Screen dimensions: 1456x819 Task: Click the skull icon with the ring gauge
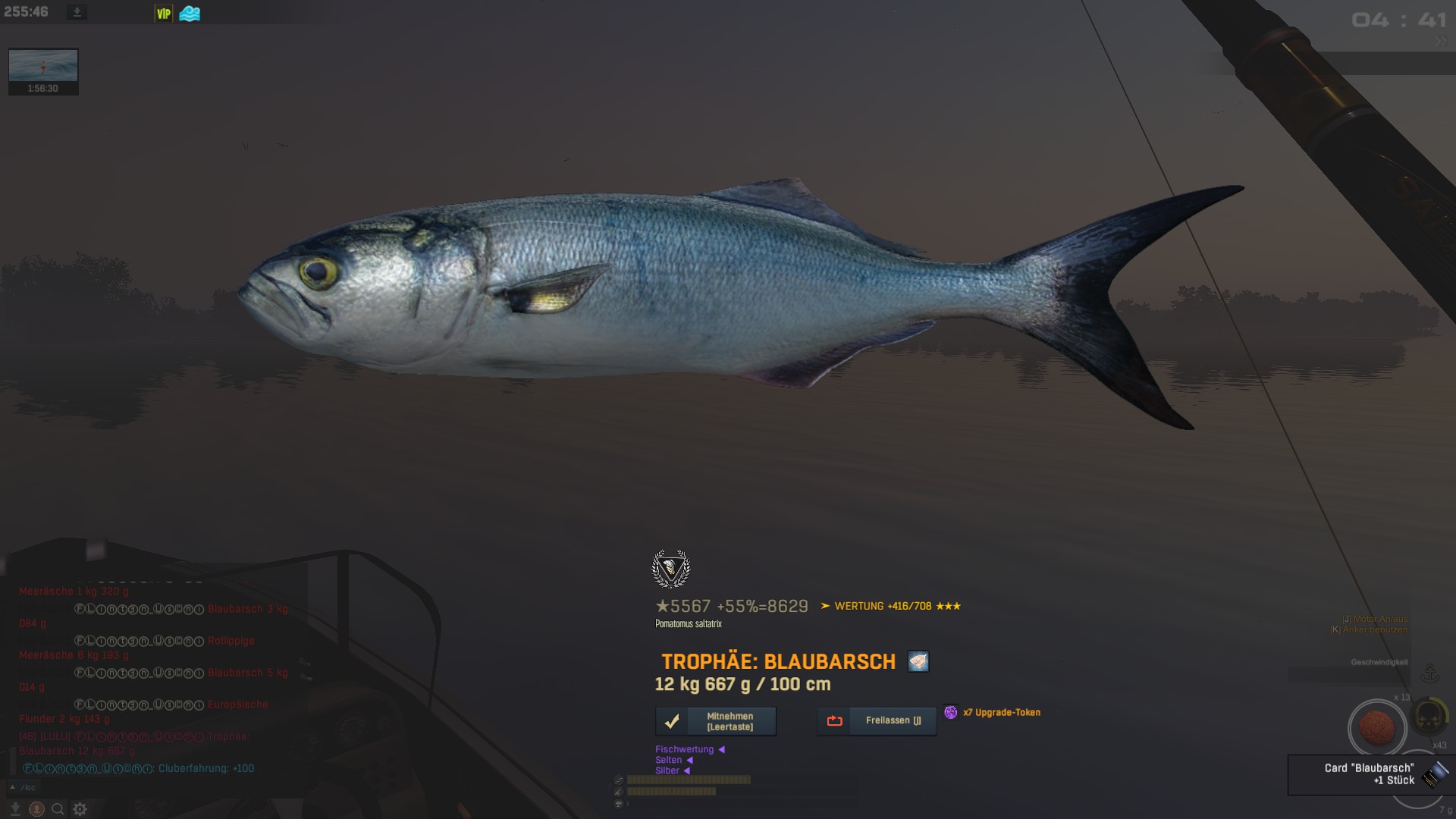pyautogui.click(x=1429, y=716)
